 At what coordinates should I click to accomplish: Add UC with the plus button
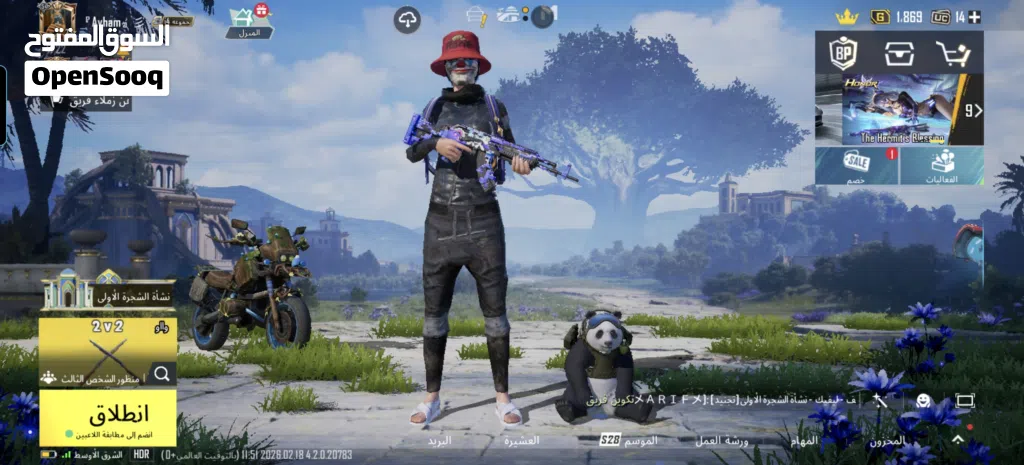(x=975, y=17)
